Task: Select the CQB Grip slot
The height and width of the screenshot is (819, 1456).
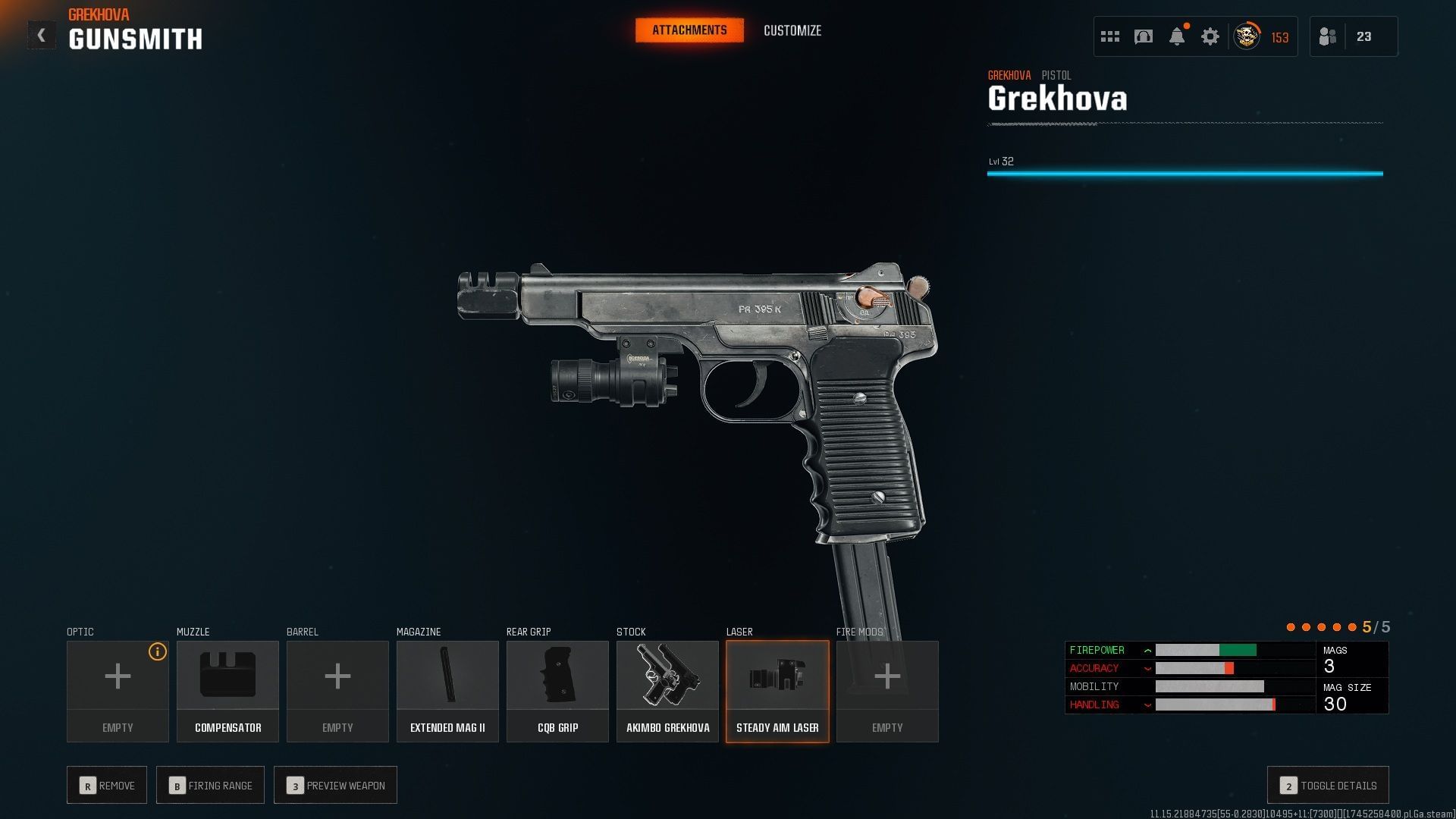Action: coord(557,691)
